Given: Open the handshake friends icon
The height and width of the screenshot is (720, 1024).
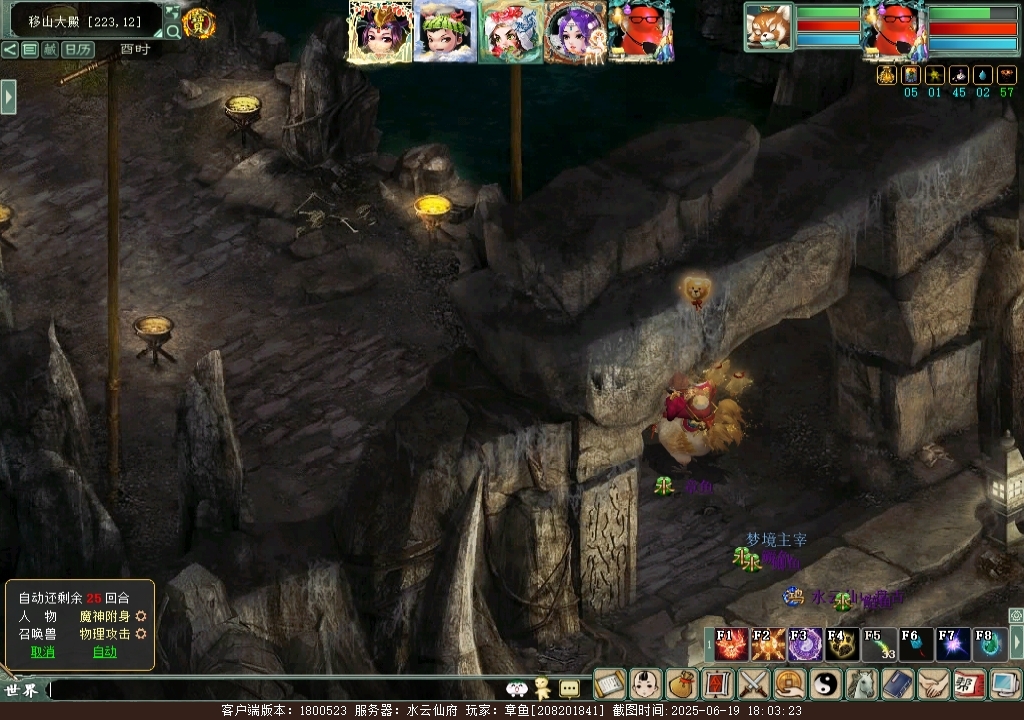Looking at the screenshot, I should (x=933, y=684).
